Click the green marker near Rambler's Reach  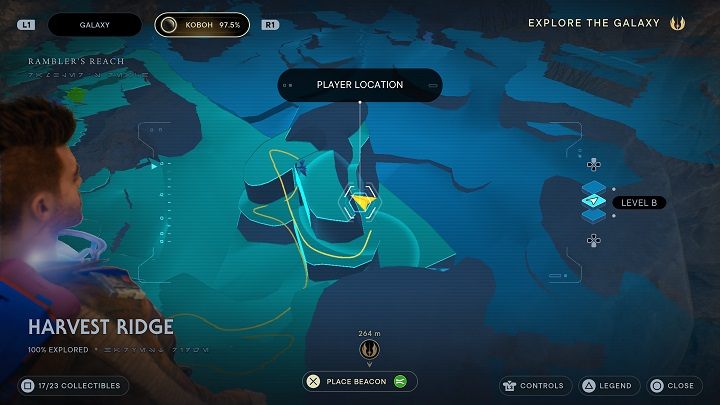(75, 96)
